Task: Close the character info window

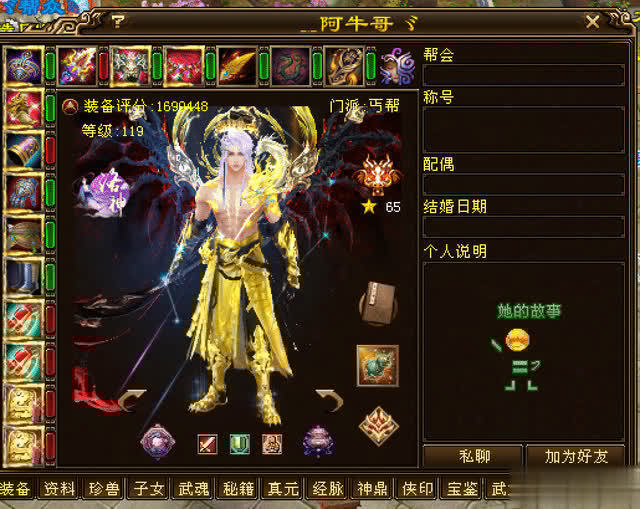Action: [x=592, y=21]
